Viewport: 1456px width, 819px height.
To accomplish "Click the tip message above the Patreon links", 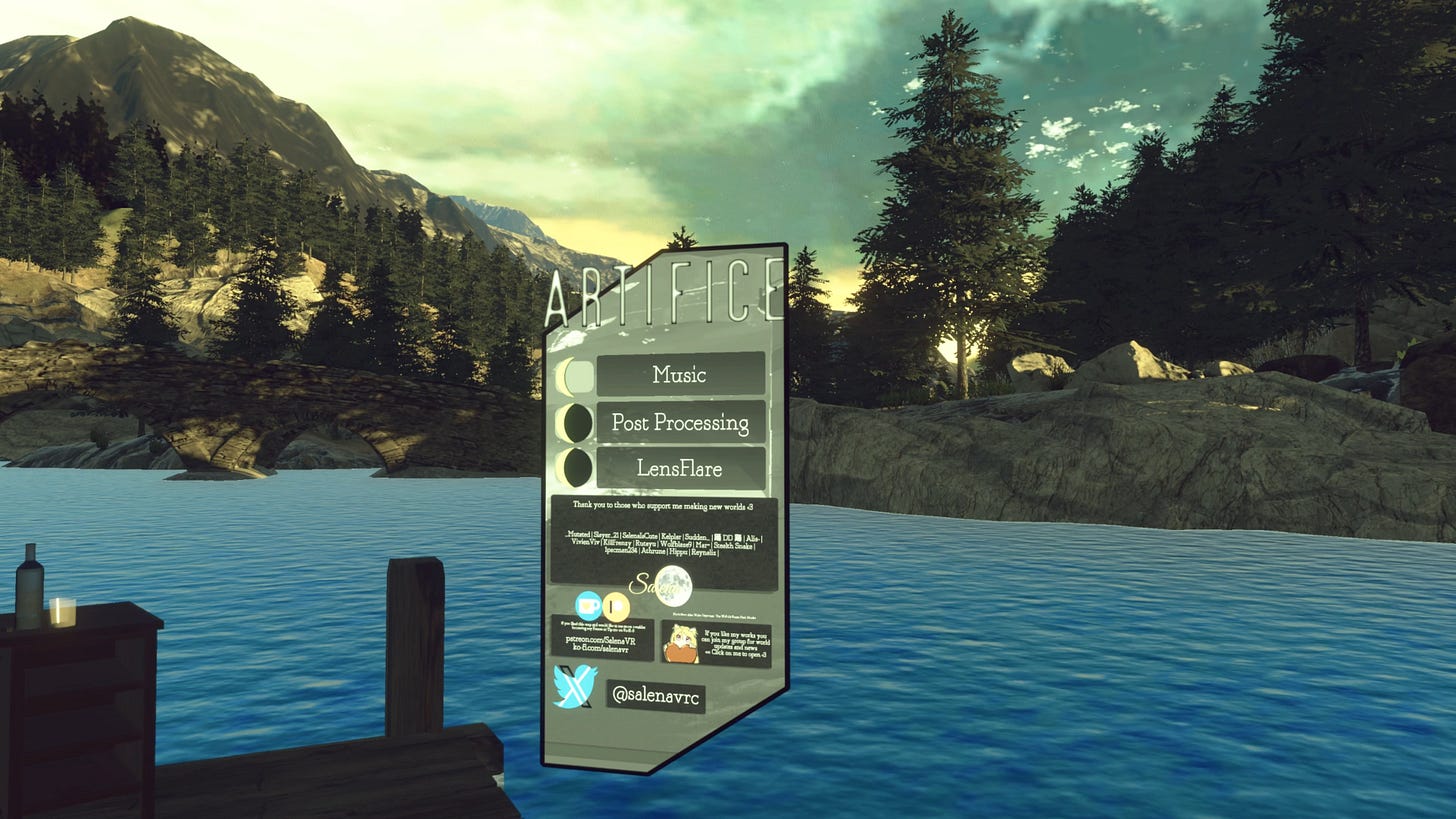I will [602, 627].
